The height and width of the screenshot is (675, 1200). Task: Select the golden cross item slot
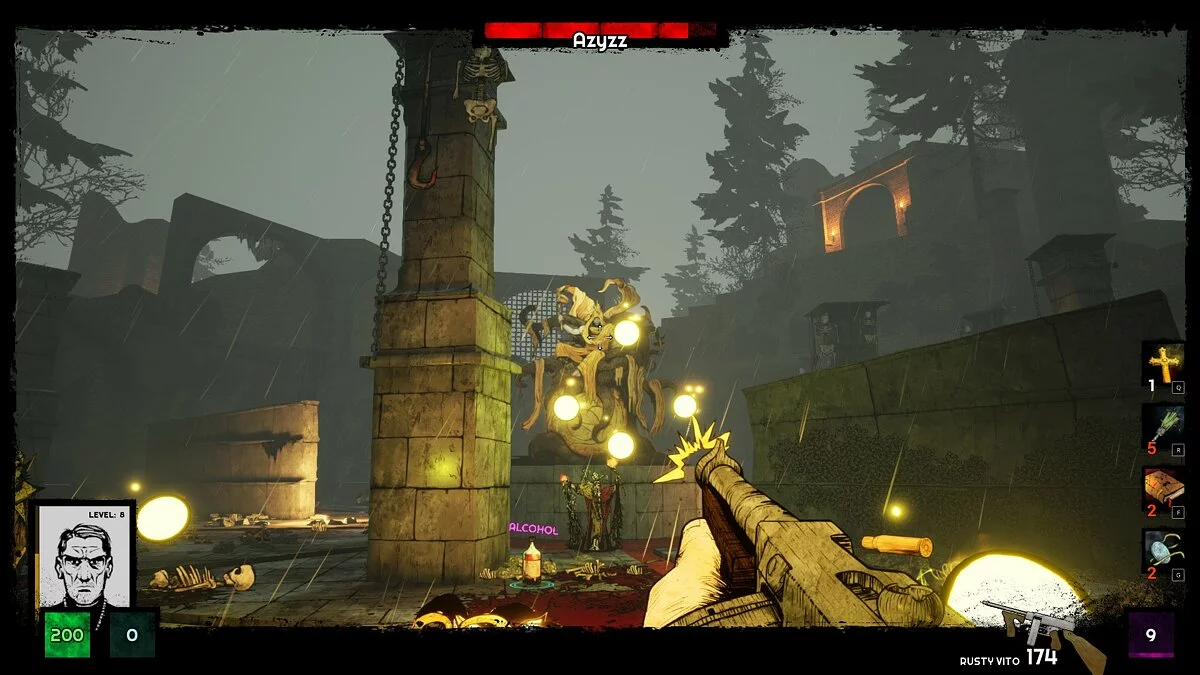1164,362
